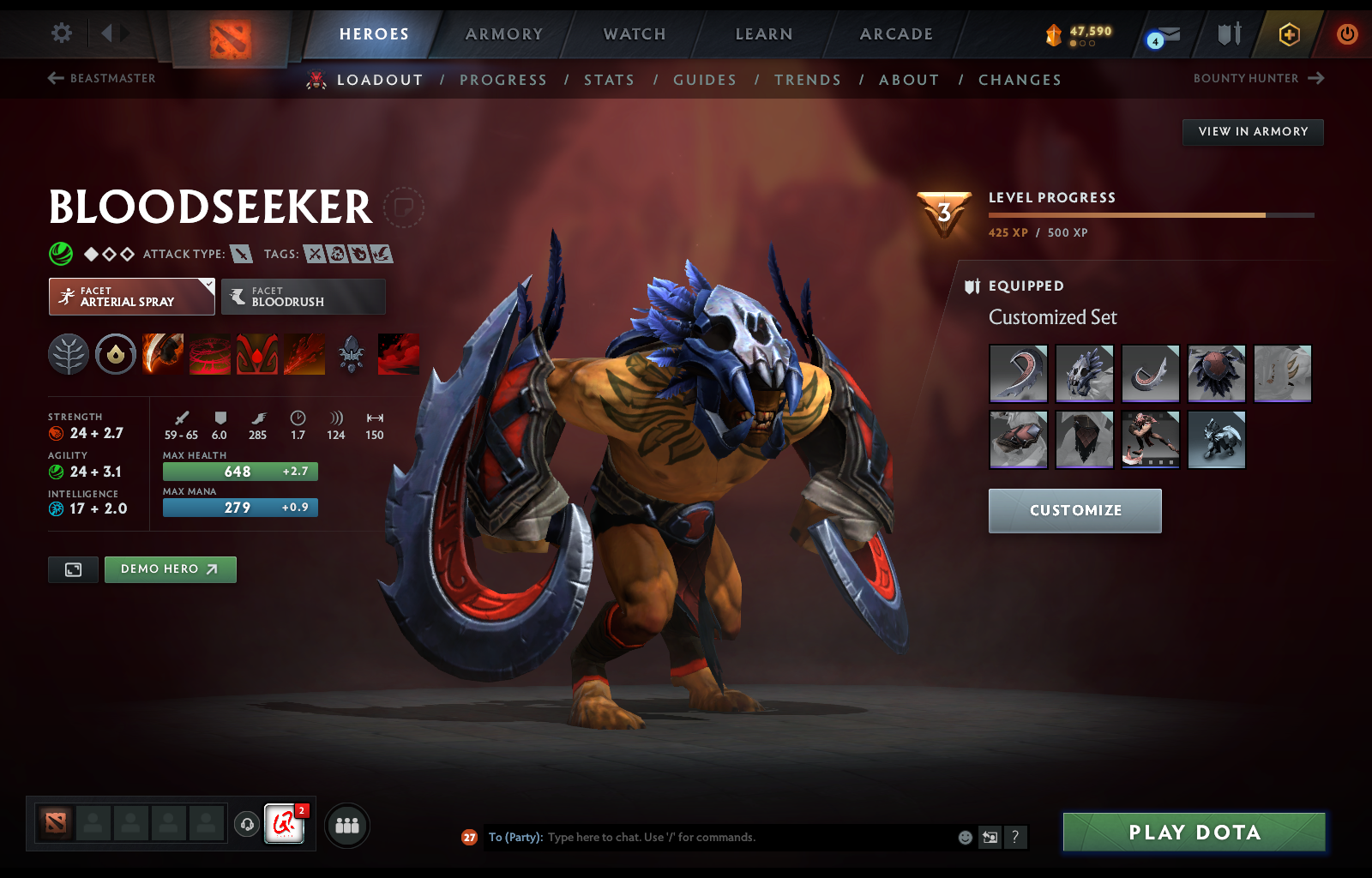Toggle the fullscreen hero preview button
The image size is (1372, 878).
73,569
